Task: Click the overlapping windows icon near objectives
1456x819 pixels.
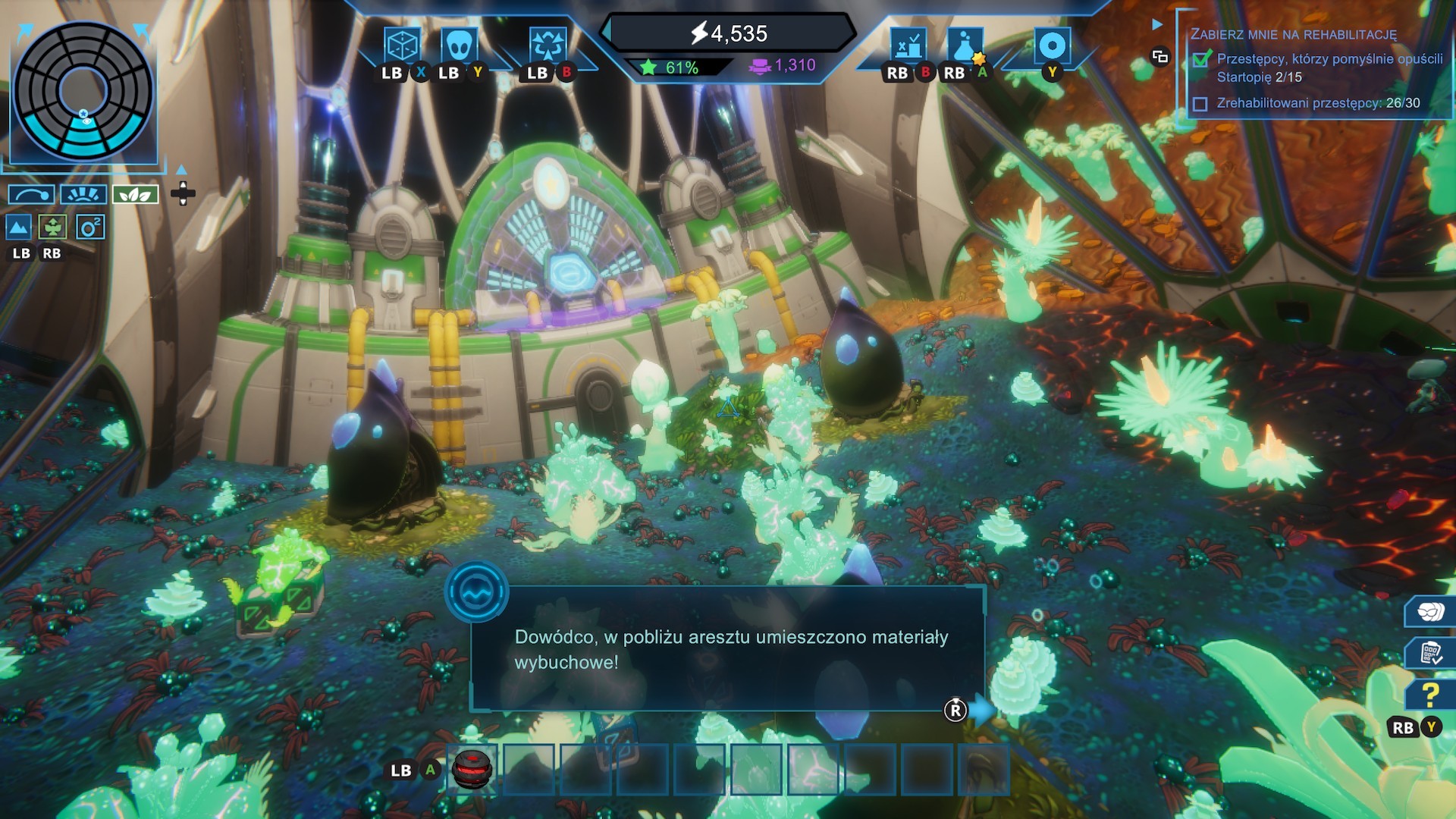Action: [1159, 56]
